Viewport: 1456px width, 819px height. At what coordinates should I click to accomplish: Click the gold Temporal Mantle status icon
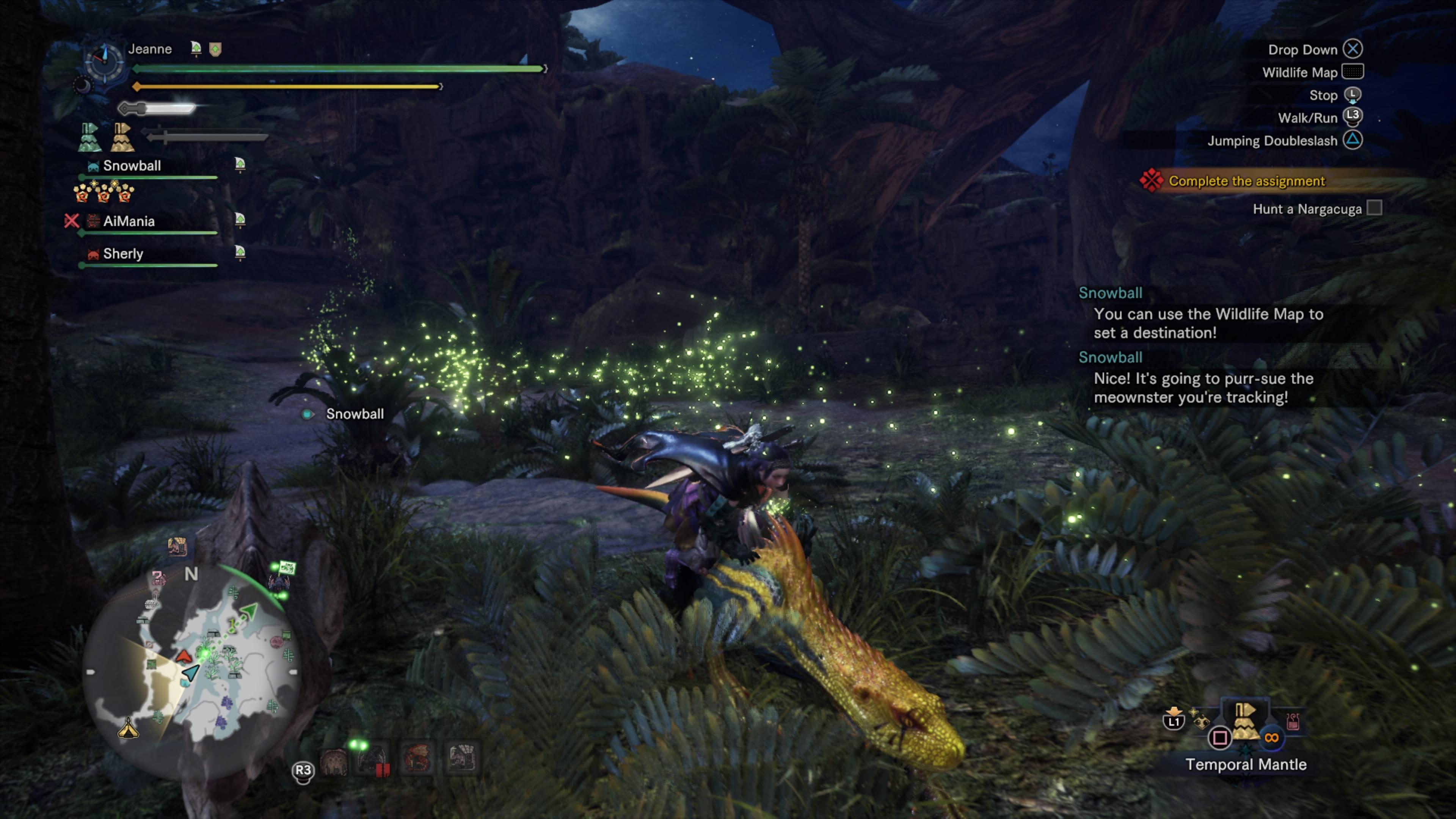click(122, 137)
